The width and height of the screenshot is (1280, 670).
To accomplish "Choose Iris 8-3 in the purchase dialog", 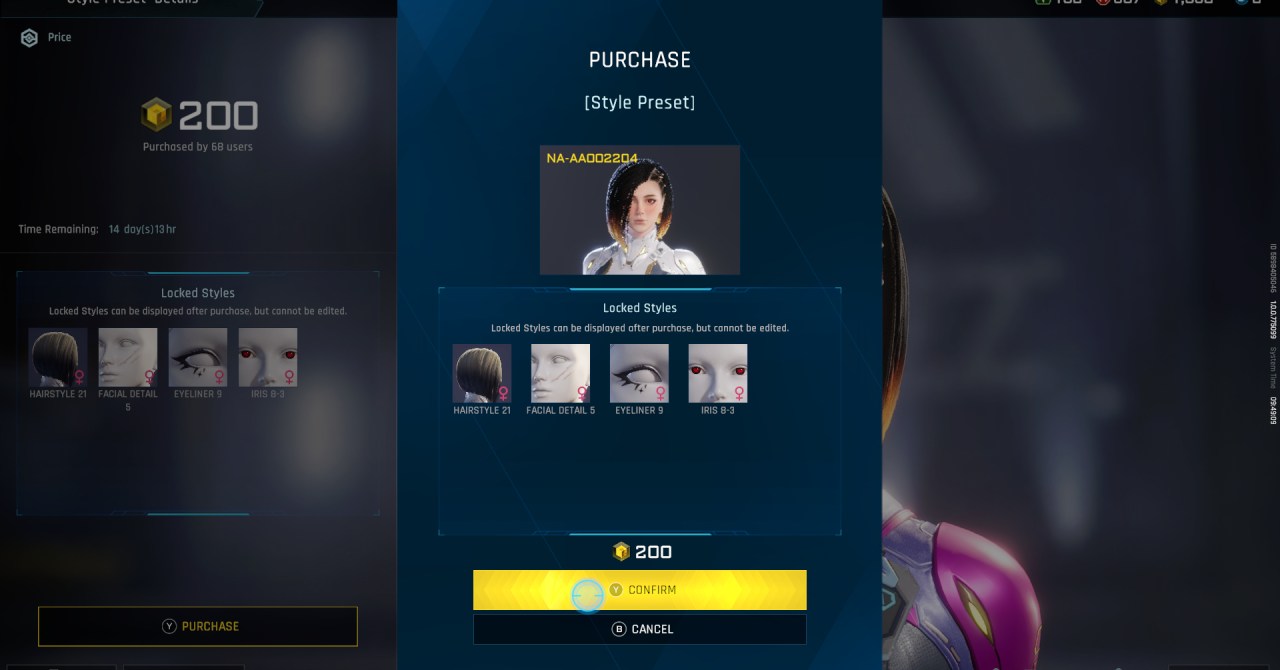I will 718,374.
